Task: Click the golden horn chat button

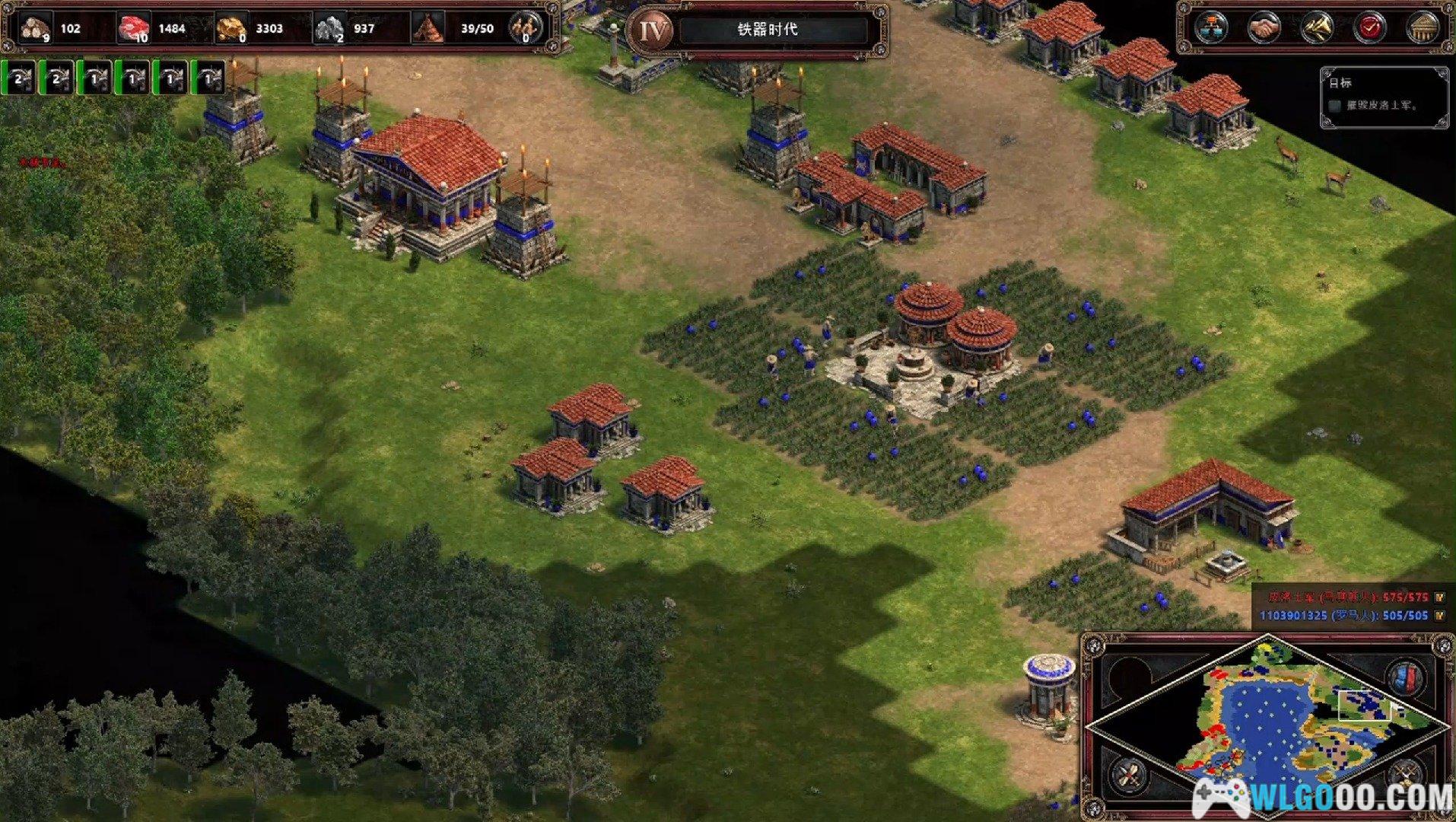Action: (1318, 29)
